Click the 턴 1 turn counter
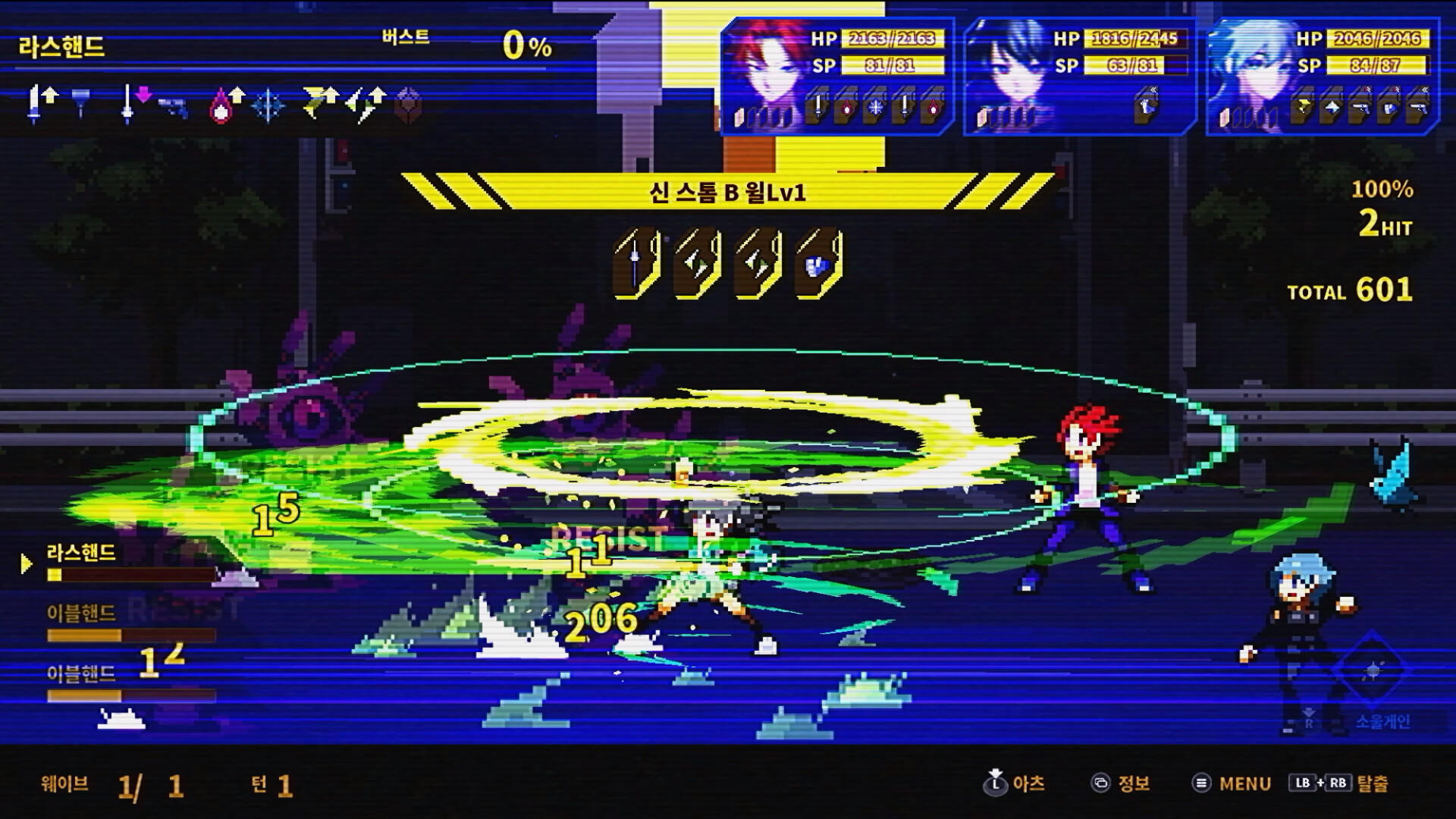 [x=269, y=784]
